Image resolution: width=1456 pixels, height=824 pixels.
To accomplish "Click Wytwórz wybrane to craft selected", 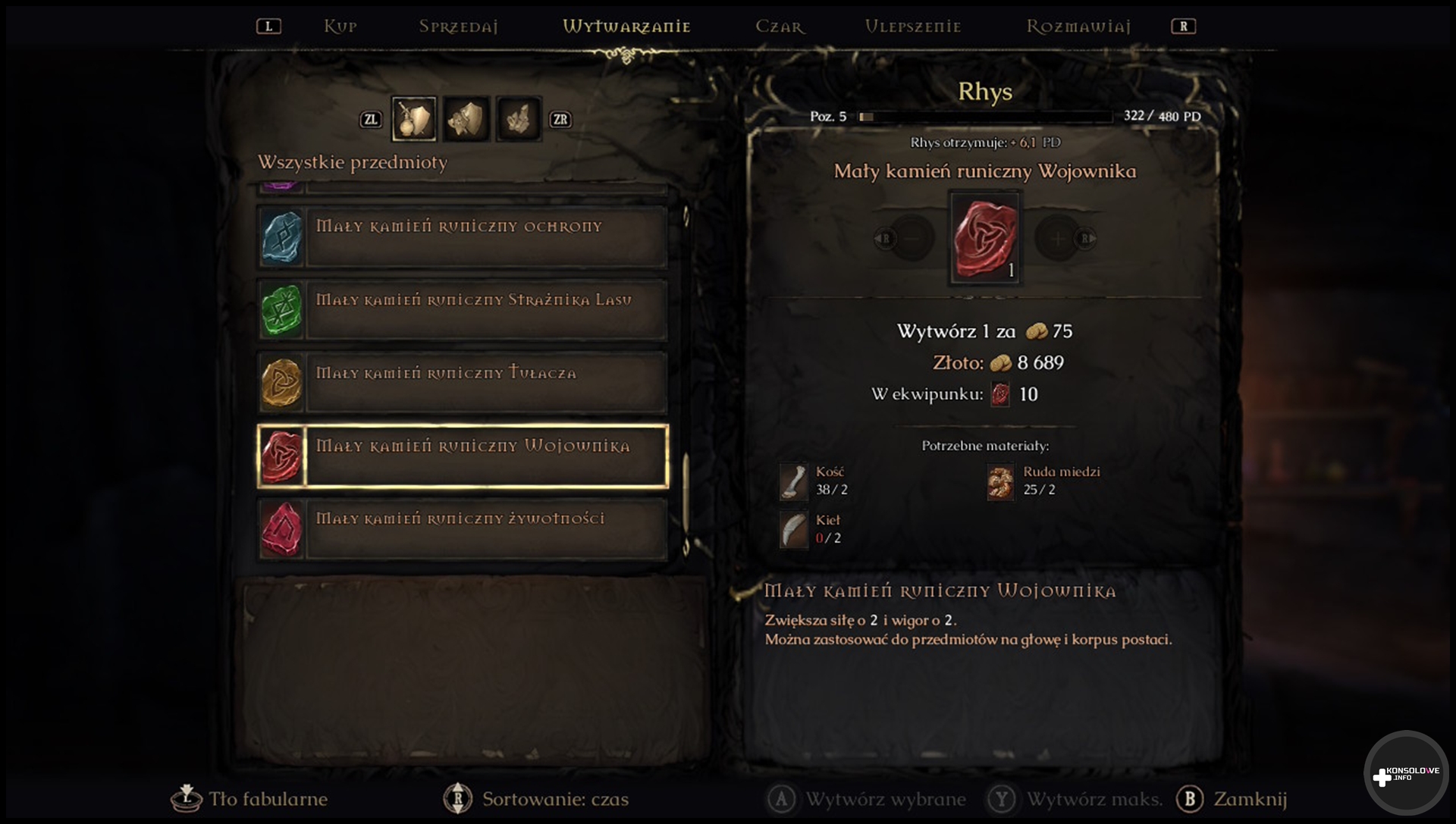I will (868, 799).
